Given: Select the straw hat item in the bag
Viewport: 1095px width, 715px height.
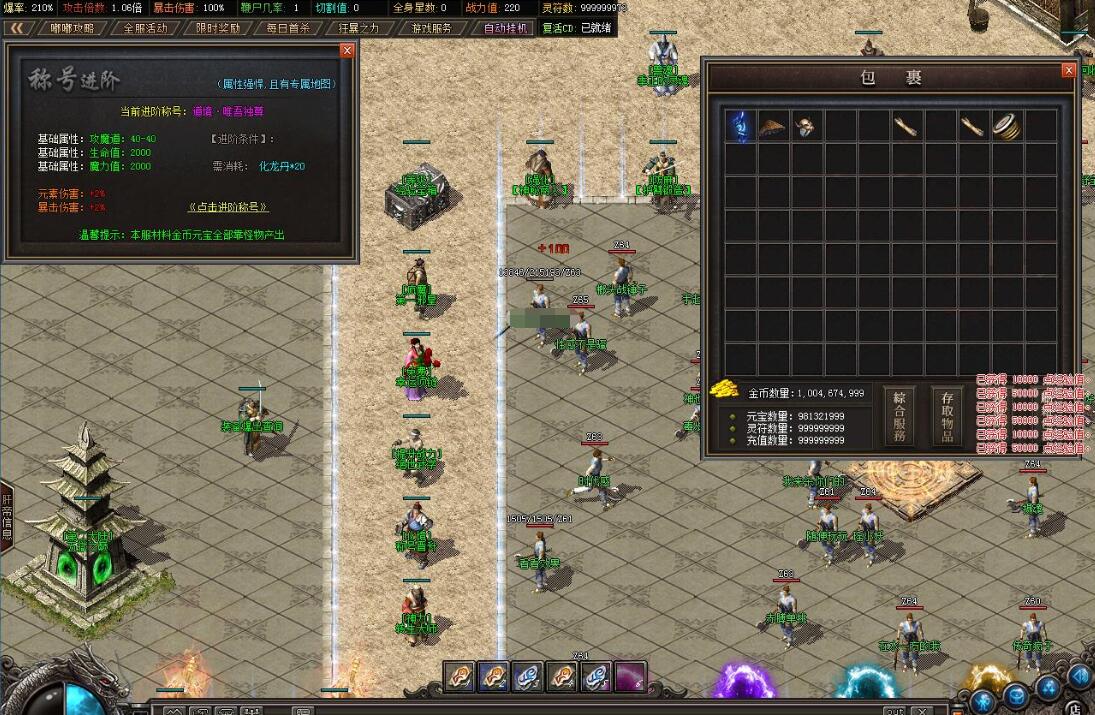Looking at the screenshot, I should tap(773, 126).
